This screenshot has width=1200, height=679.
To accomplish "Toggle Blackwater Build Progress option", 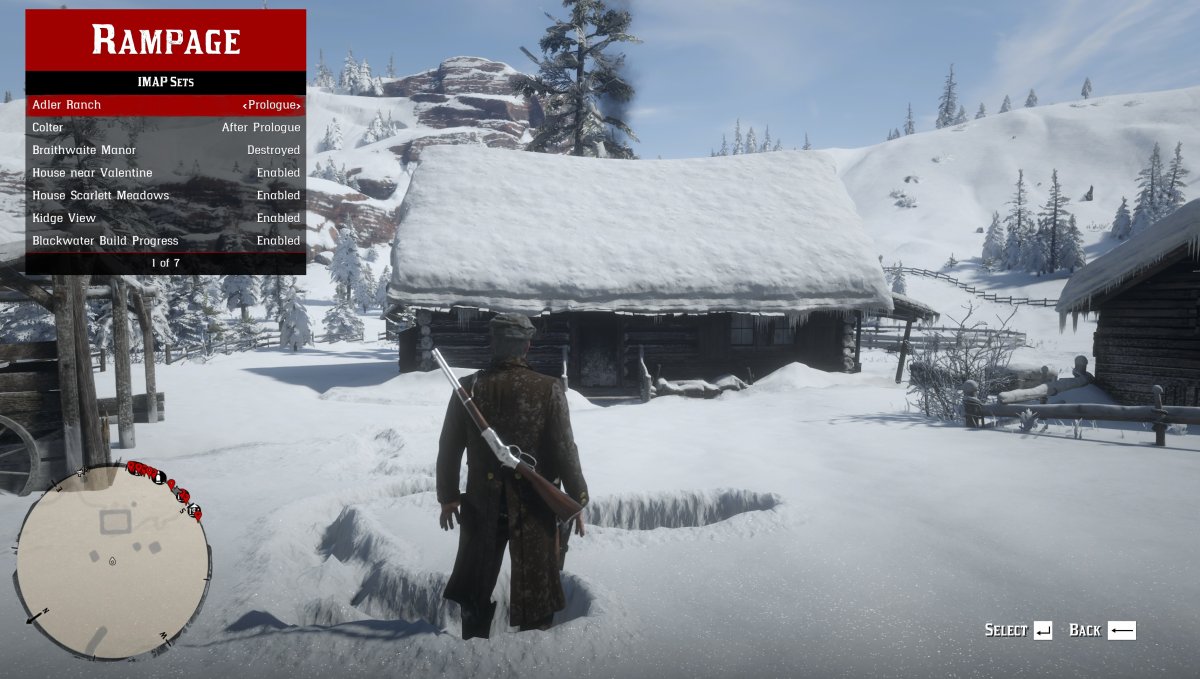I will pyautogui.click(x=165, y=241).
